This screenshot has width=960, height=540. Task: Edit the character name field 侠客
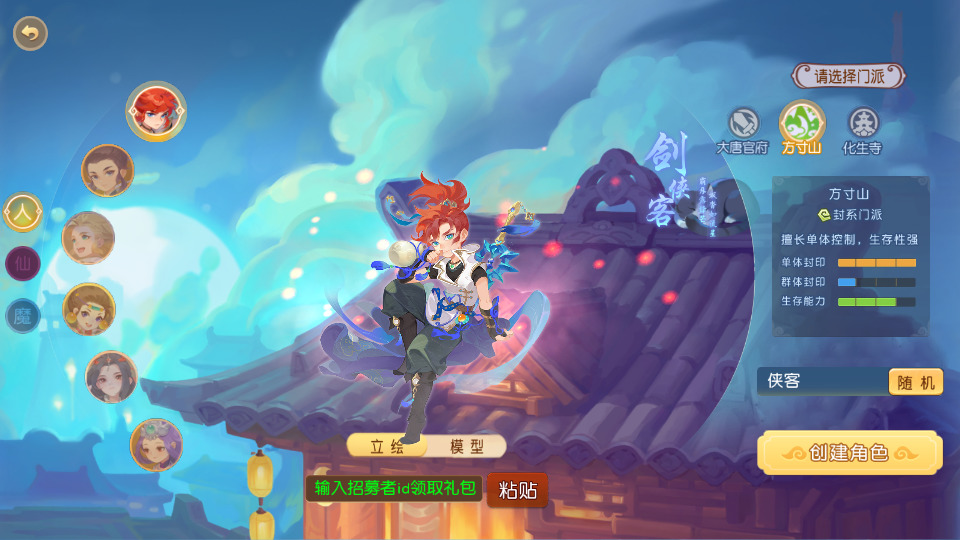[820, 381]
